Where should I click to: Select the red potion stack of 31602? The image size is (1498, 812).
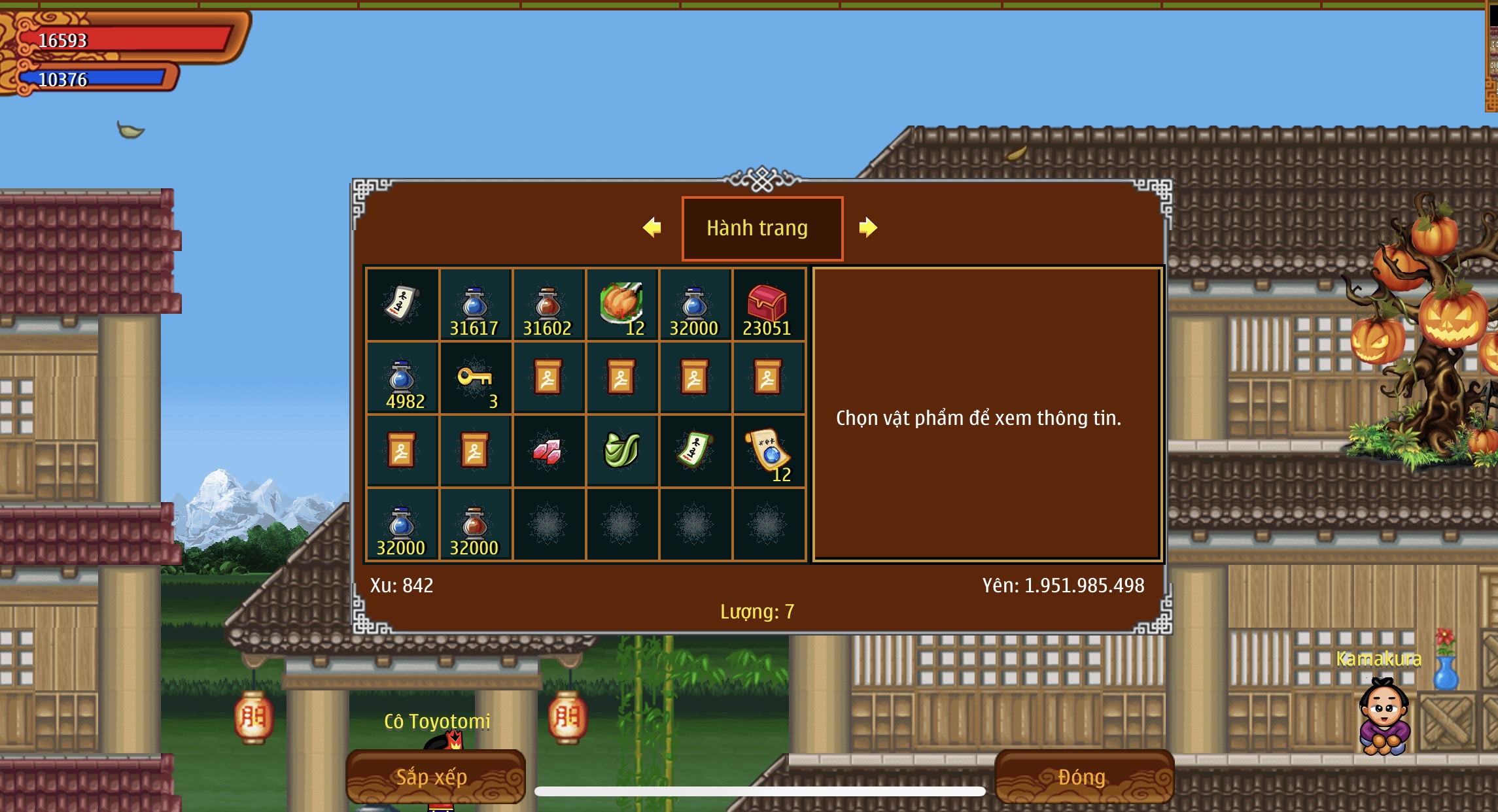[548, 305]
